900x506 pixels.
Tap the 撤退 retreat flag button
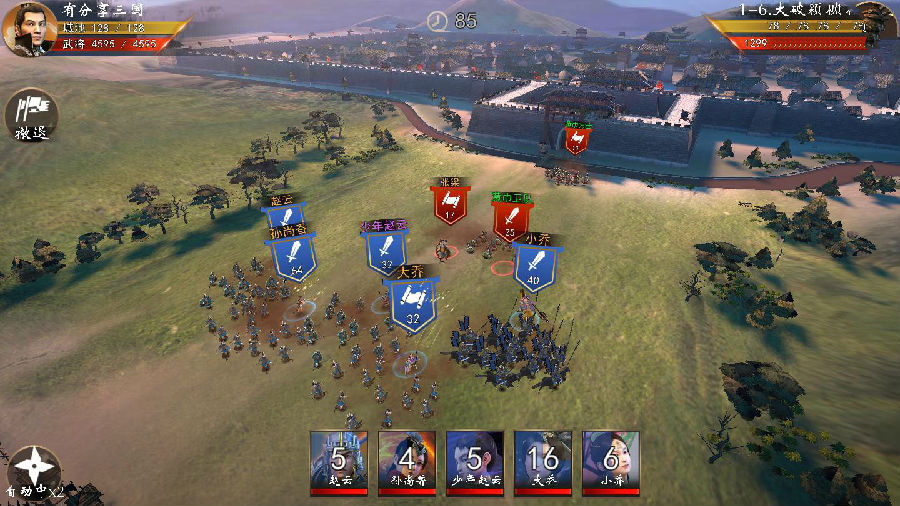32,114
